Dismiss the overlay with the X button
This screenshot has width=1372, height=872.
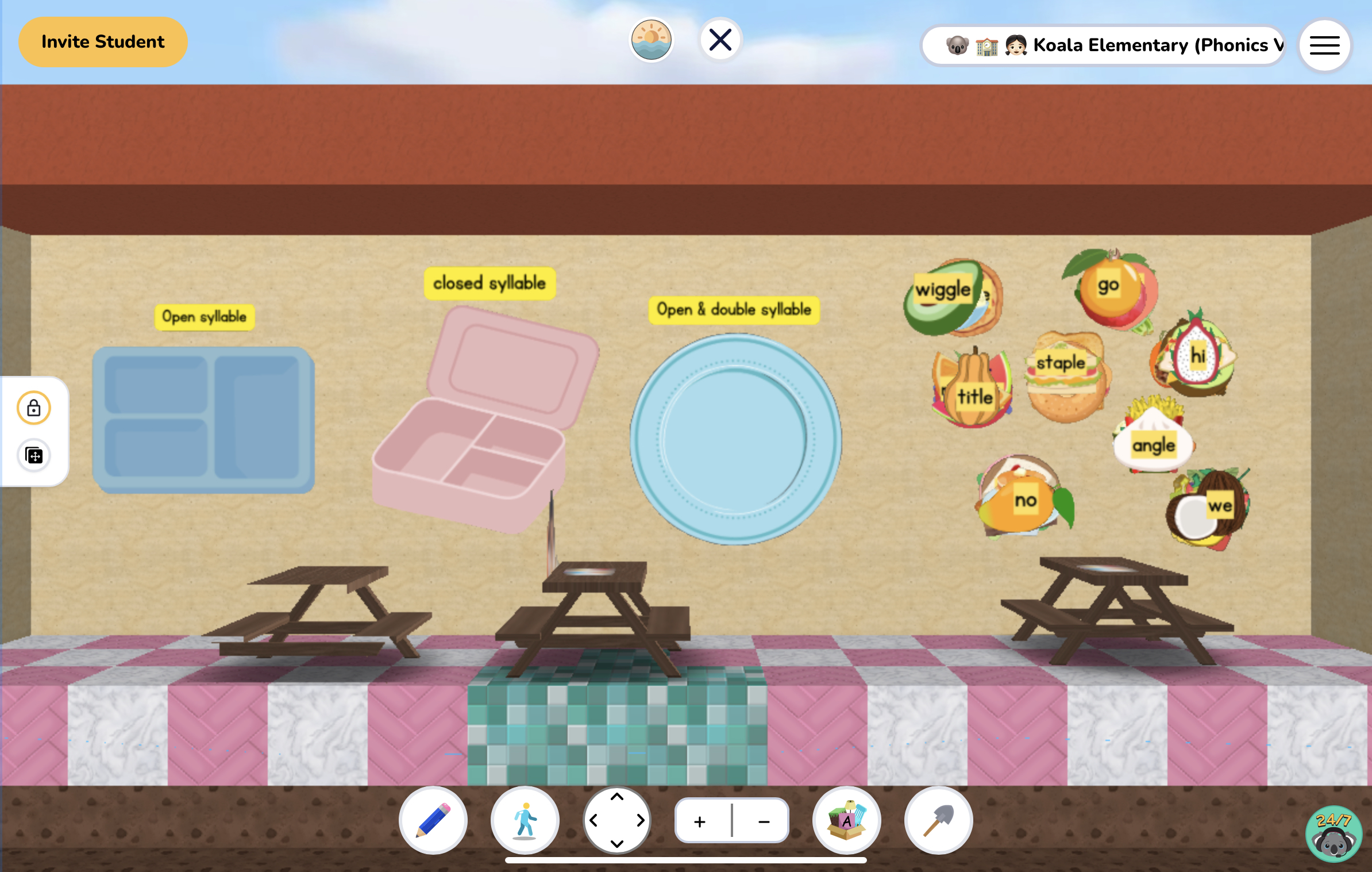(x=720, y=39)
